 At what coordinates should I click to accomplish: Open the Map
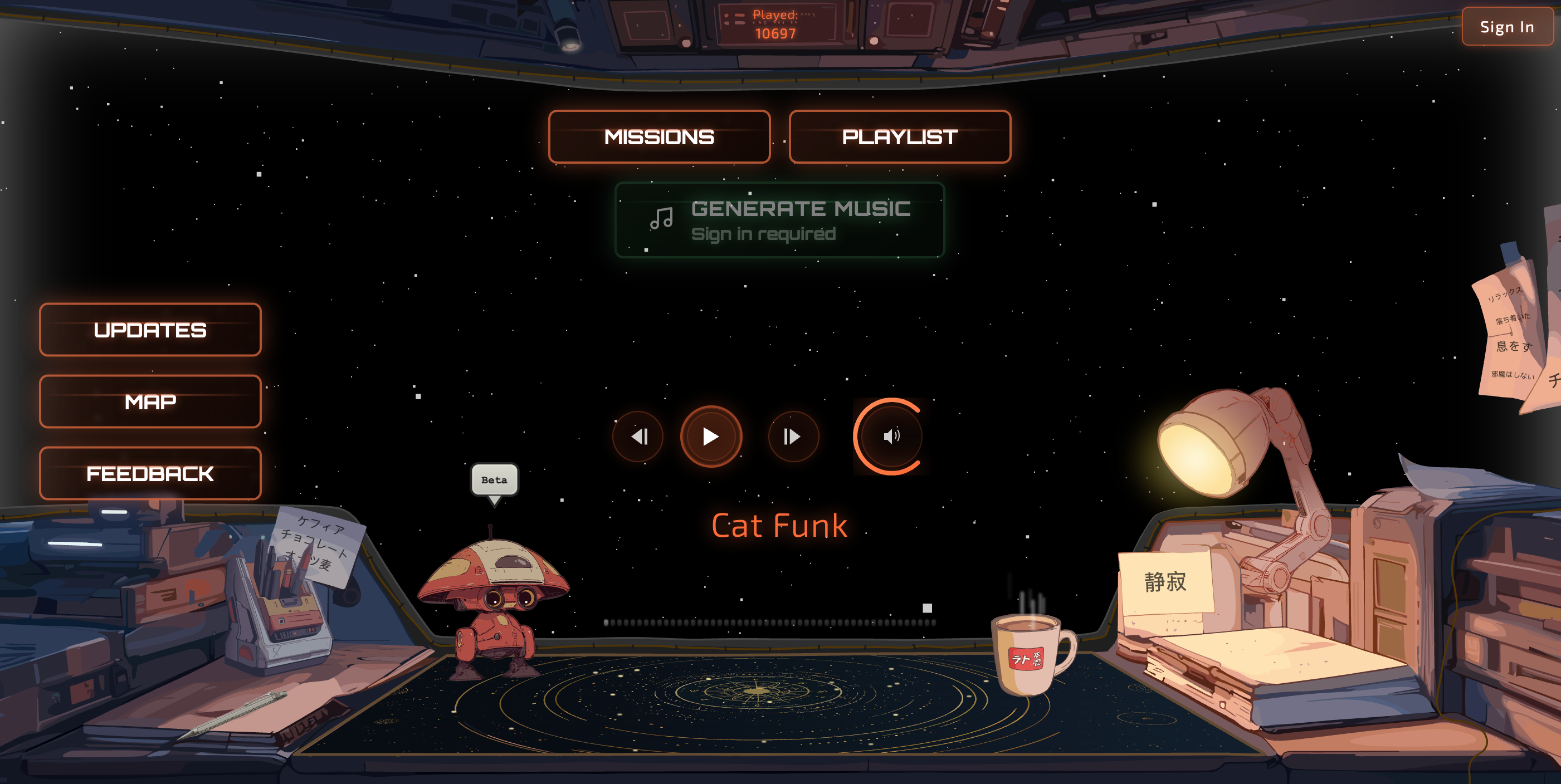(150, 401)
